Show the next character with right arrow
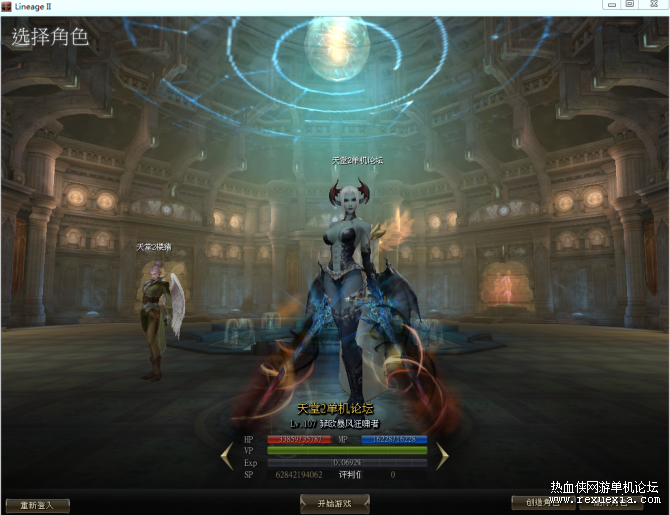The image size is (670, 515). point(442,456)
